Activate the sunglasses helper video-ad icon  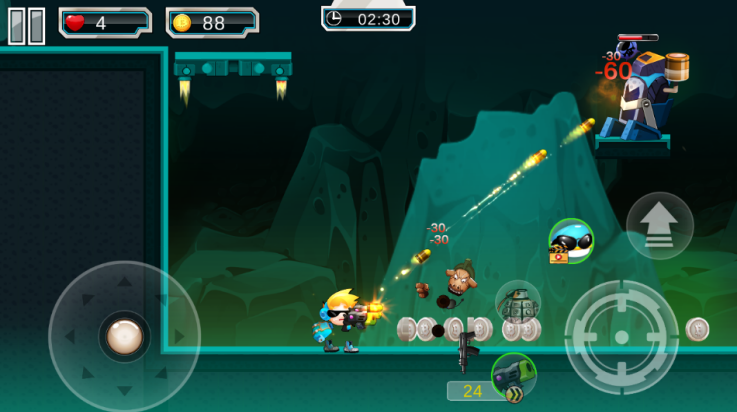(x=571, y=241)
